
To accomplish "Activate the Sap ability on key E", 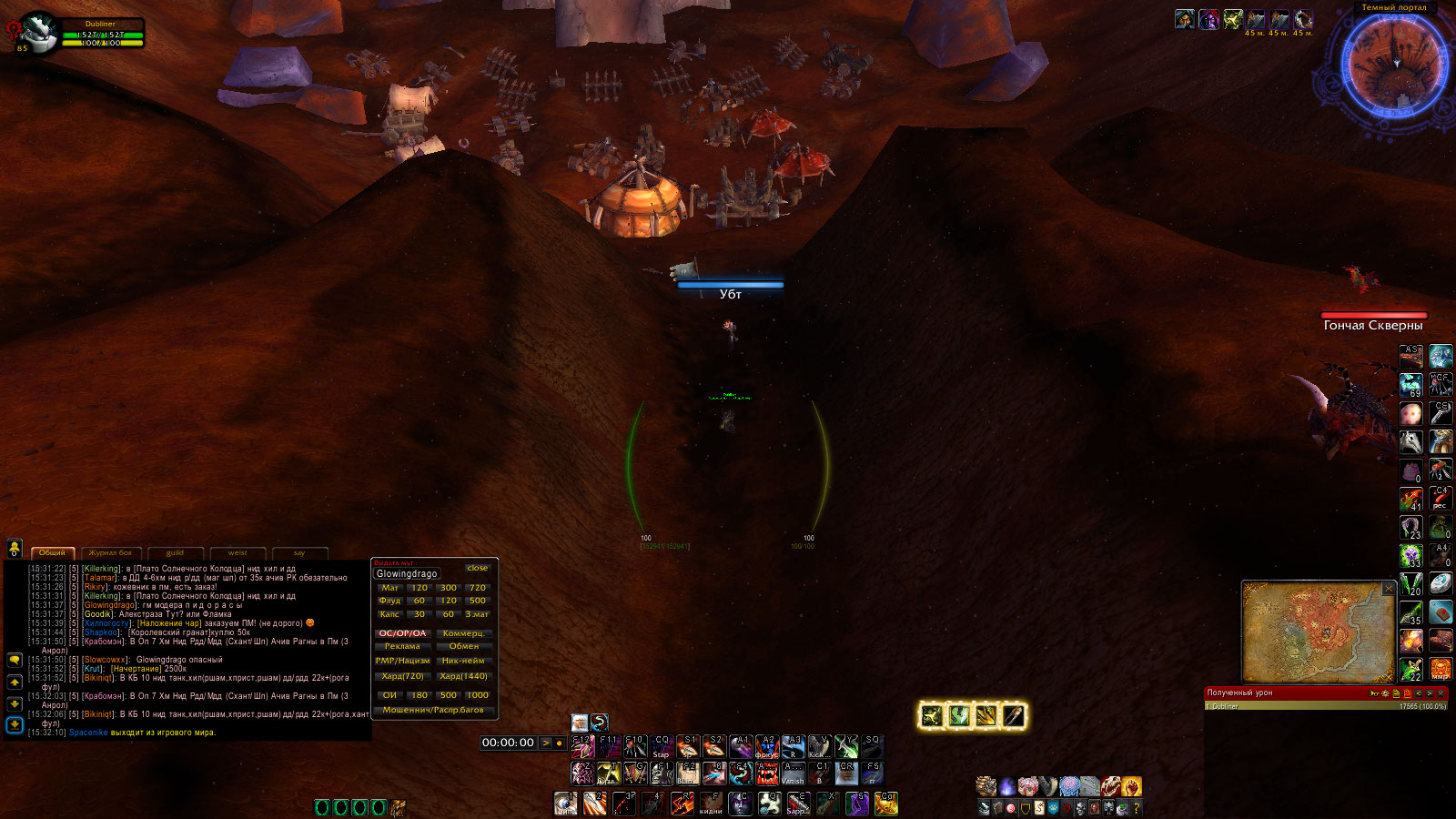I will click(x=798, y=804).
